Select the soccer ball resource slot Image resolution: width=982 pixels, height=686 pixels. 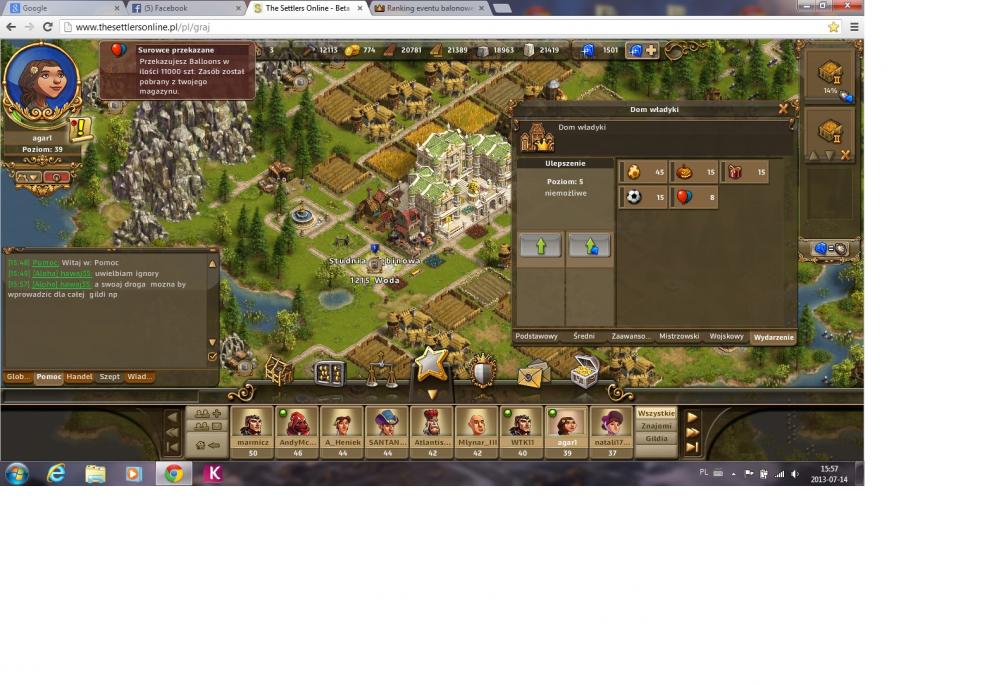coord(644,197)
